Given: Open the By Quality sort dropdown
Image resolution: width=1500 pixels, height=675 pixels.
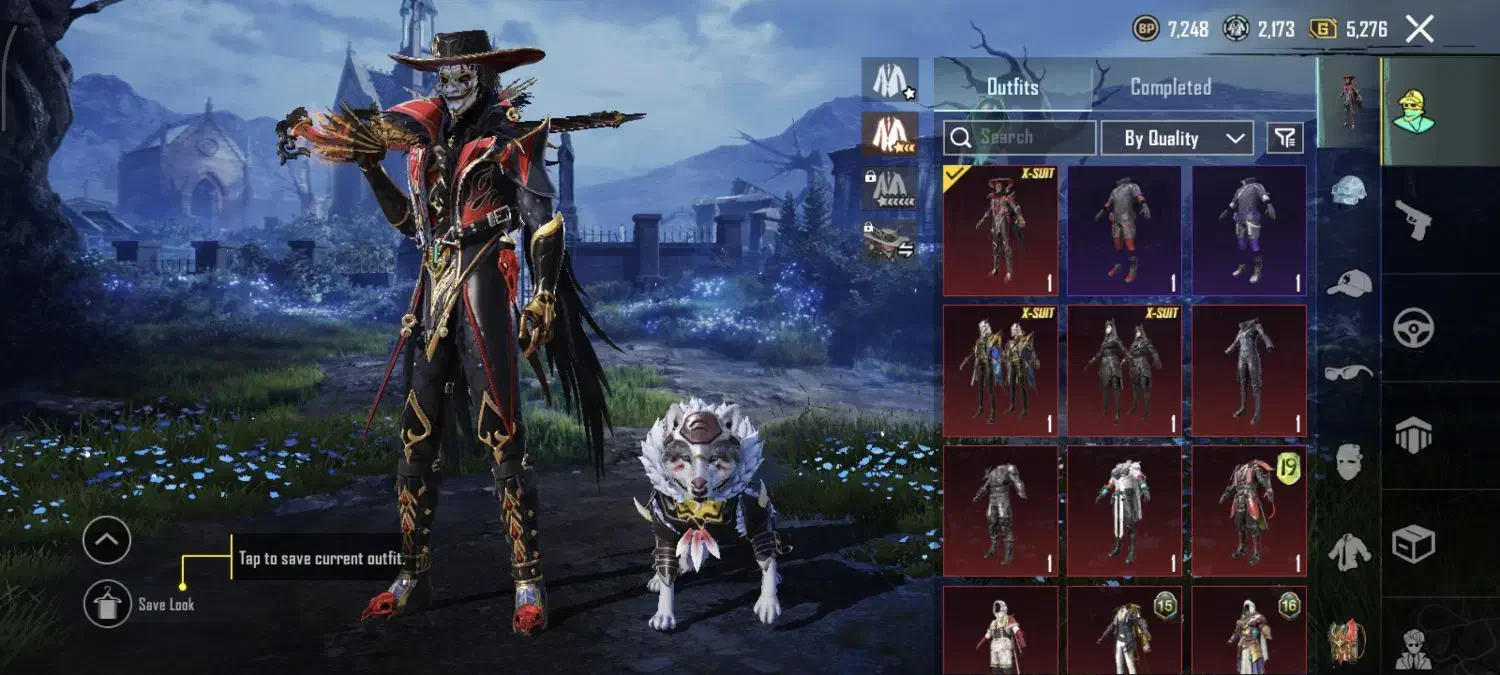Looking at the screenshot, I should click(1177, 138).
